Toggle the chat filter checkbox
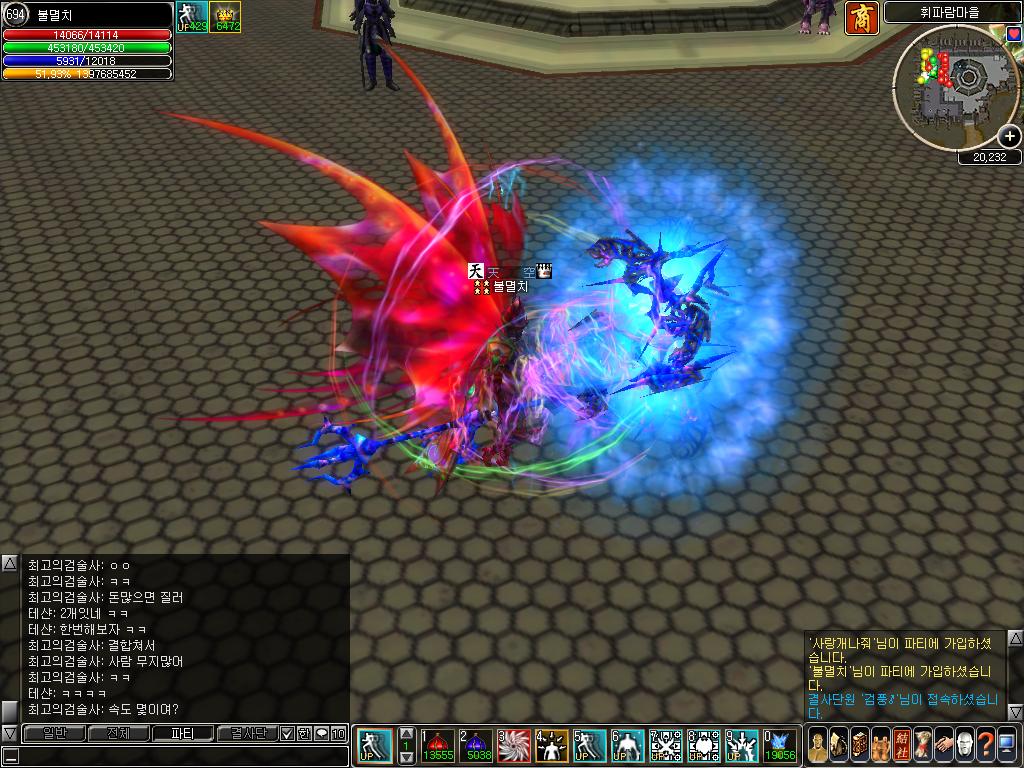The height and width of the screenshot is (768, 1024). point(287,734)
